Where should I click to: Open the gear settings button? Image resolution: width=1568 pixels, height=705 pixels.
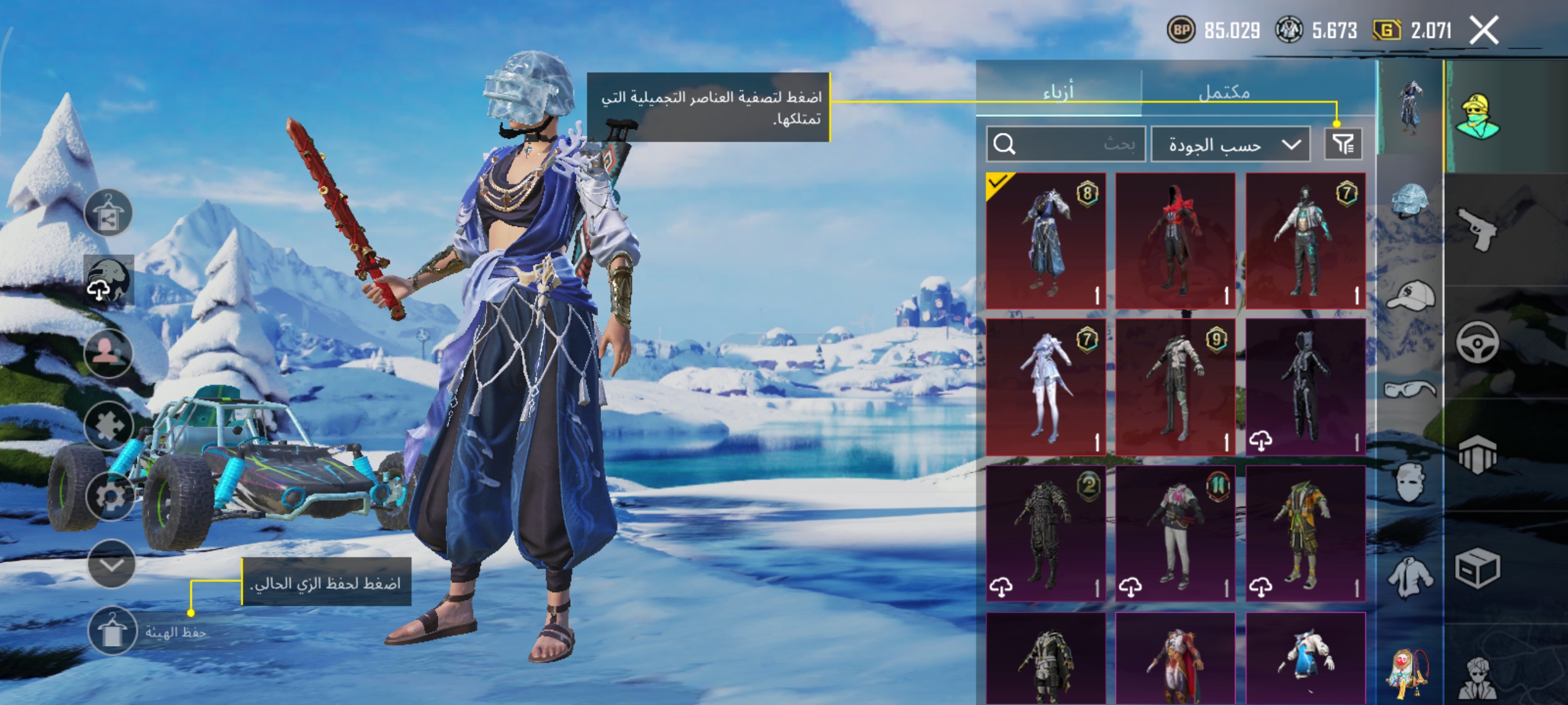[110, 496]
